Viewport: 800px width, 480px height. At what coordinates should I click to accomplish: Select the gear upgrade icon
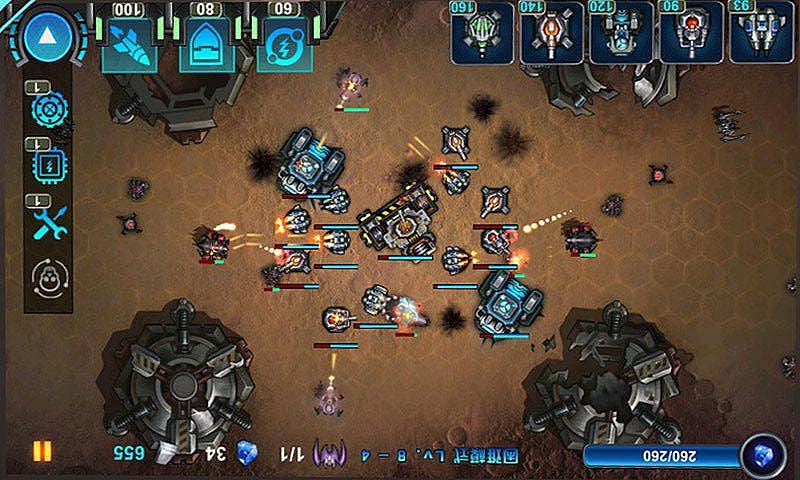tap(48, 107)
